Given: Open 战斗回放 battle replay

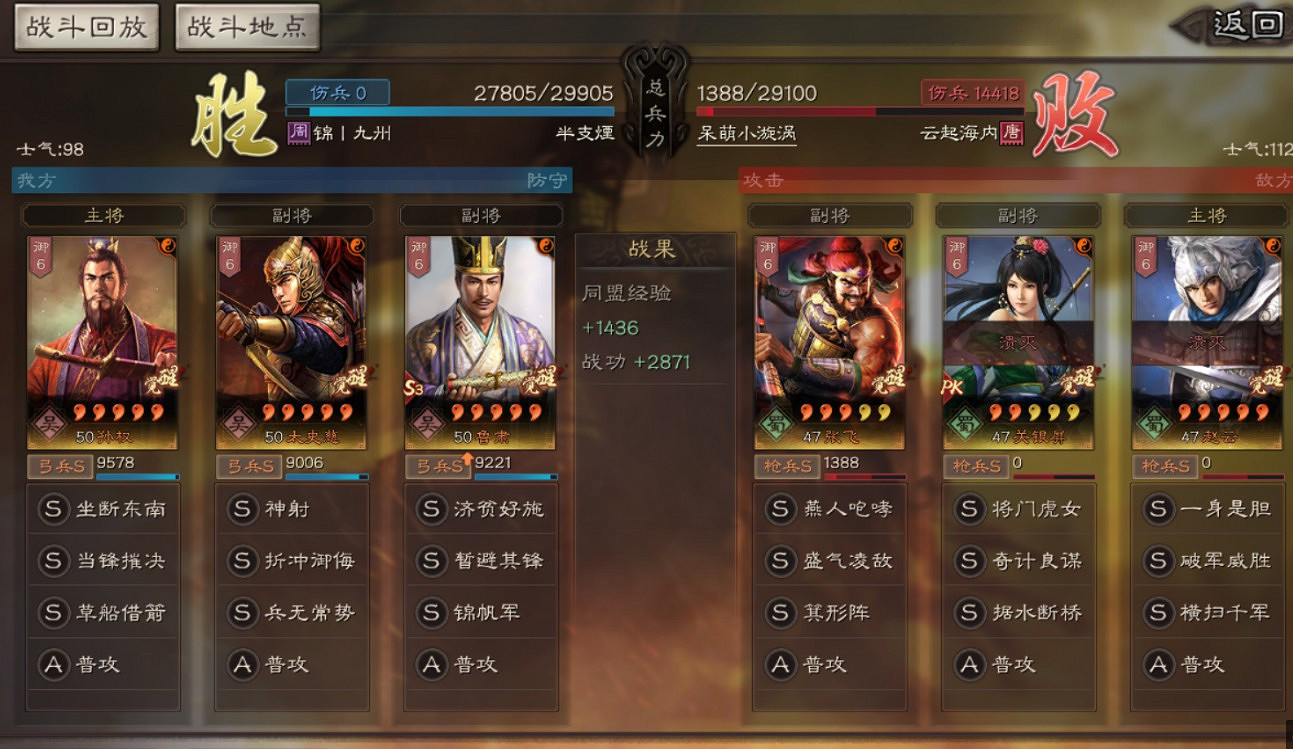Looking at the screenshot, I should 85,27.
